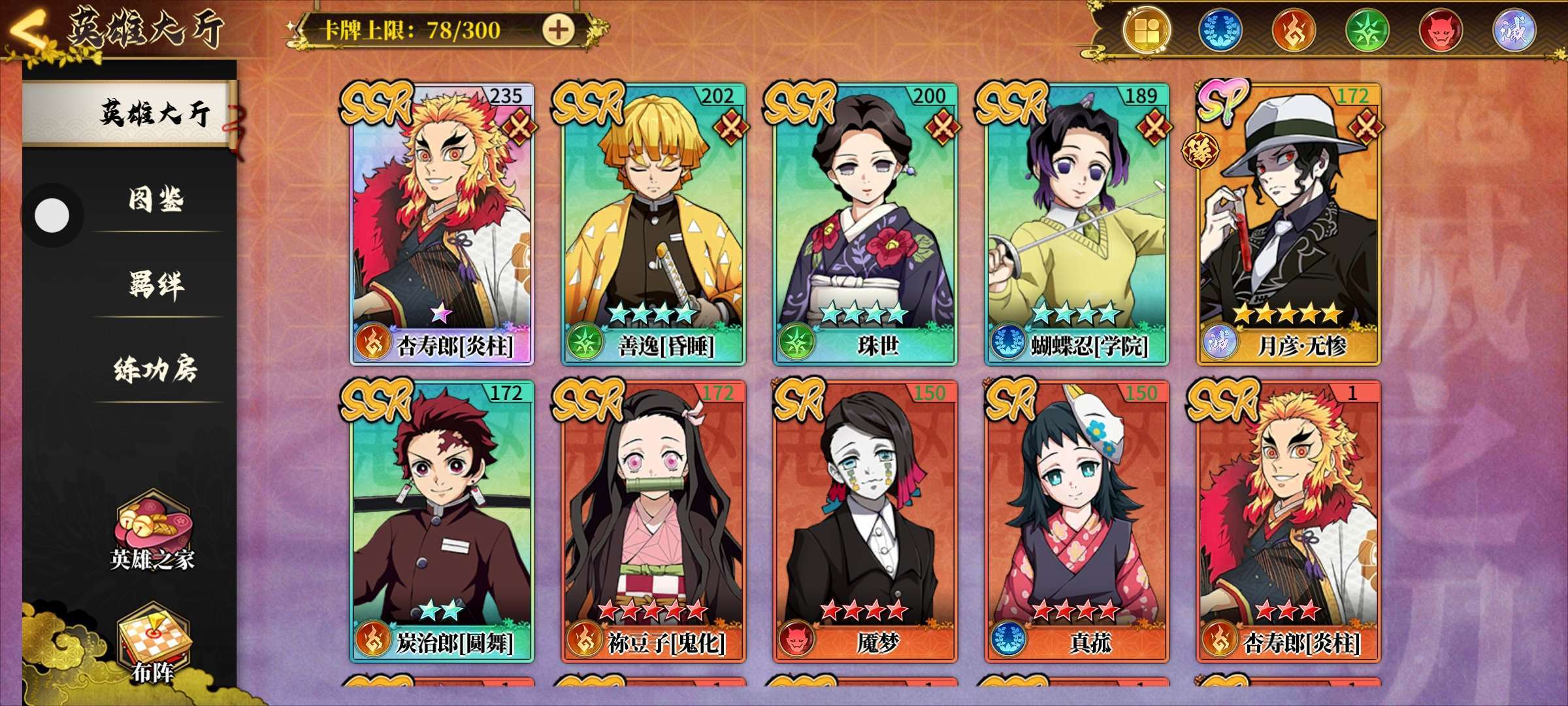Open the 羁绊 menu entry

click(x=155, y=284)
